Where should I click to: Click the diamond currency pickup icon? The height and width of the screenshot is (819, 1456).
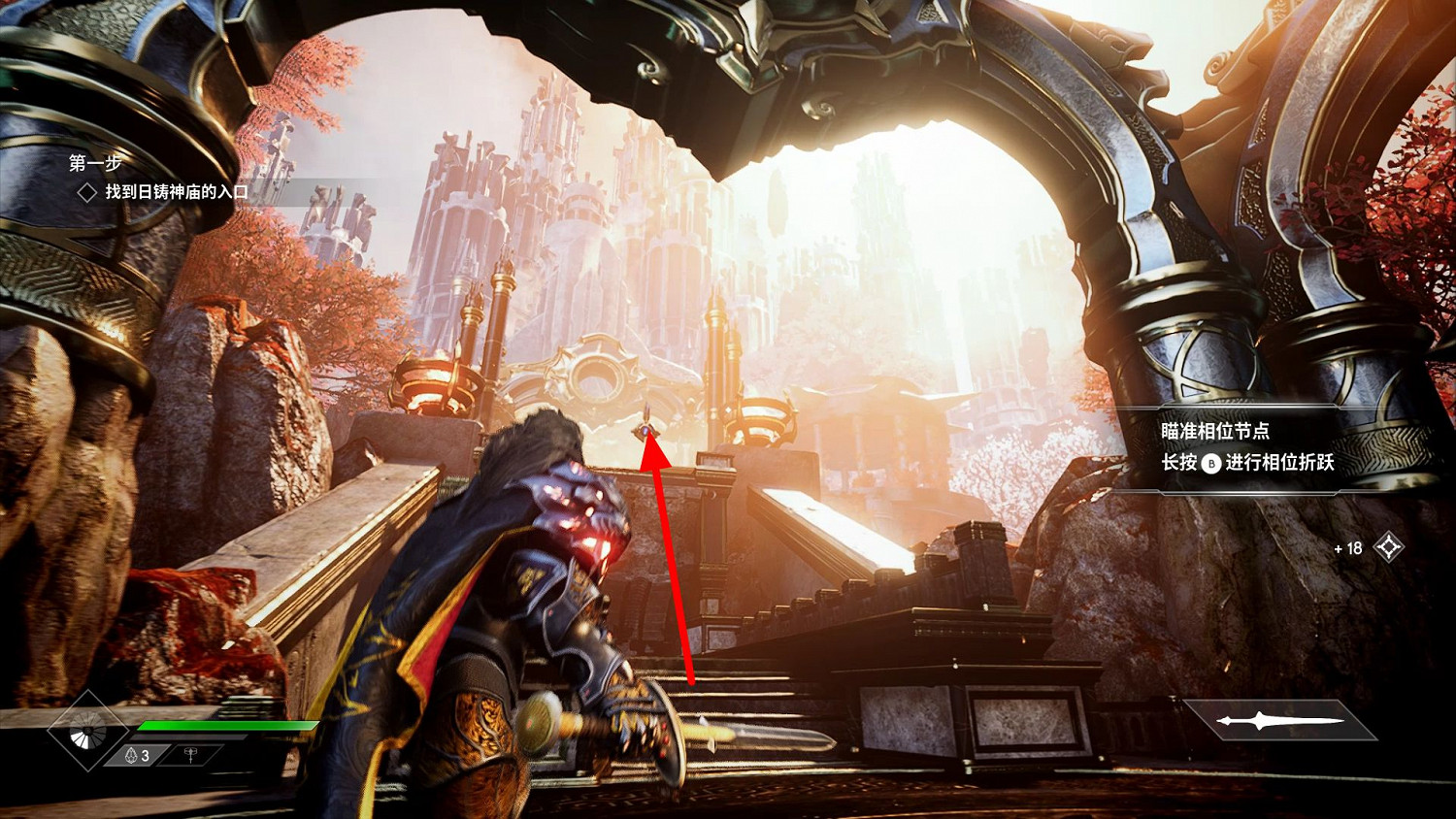click(1389, 547)
